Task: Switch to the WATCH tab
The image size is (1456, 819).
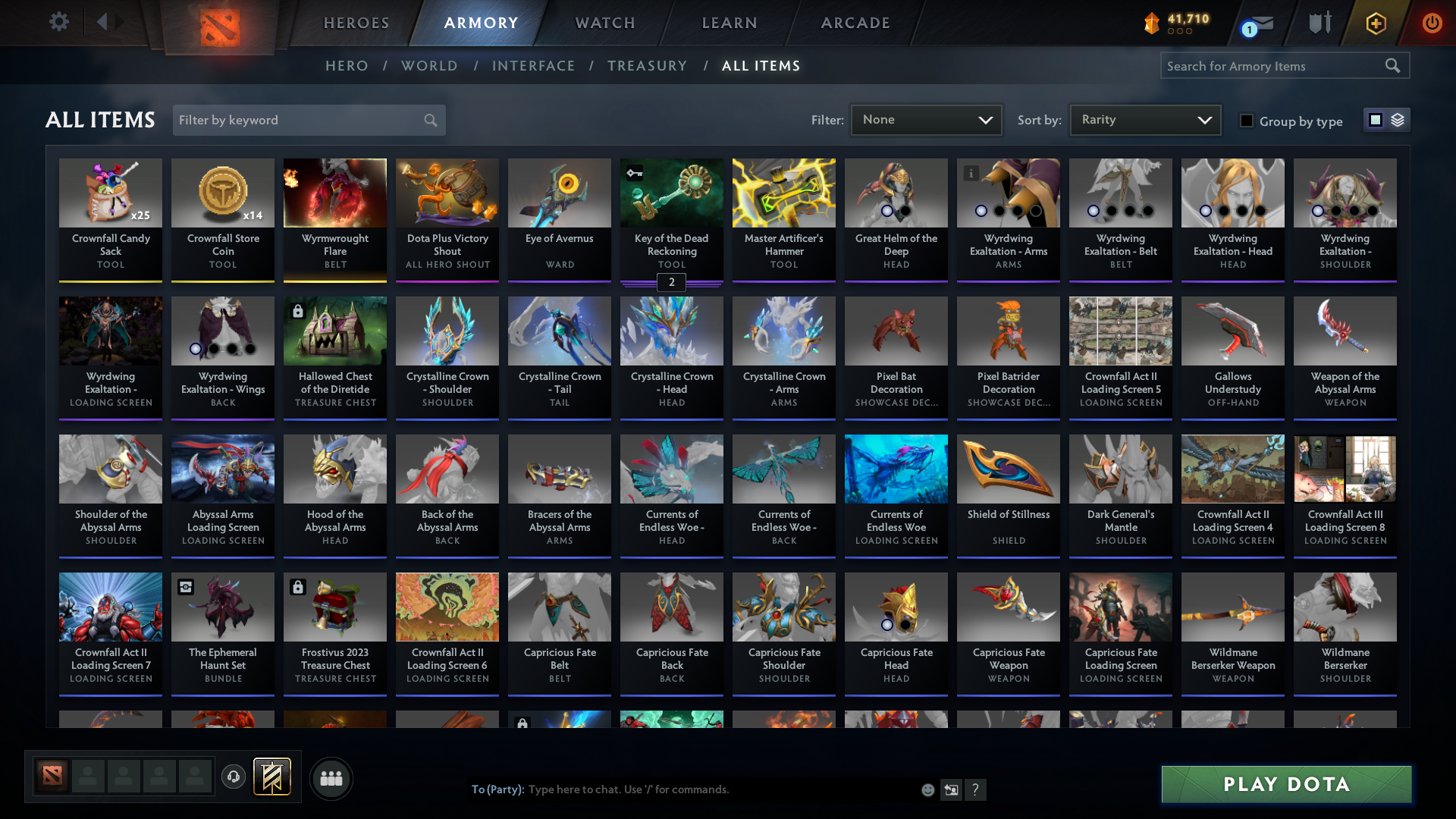Action: tap(604, 23)
